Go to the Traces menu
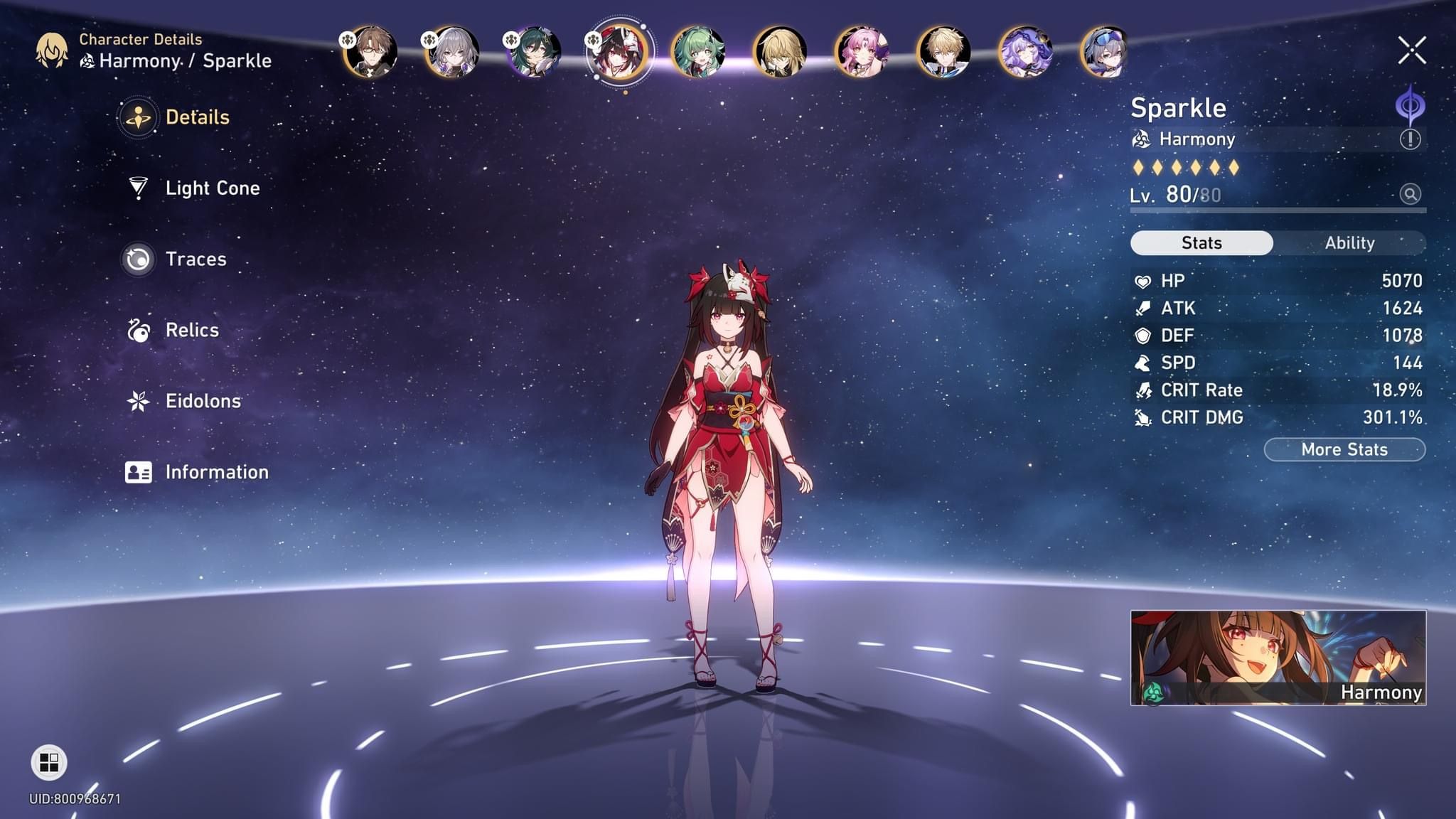 [195, 259]
